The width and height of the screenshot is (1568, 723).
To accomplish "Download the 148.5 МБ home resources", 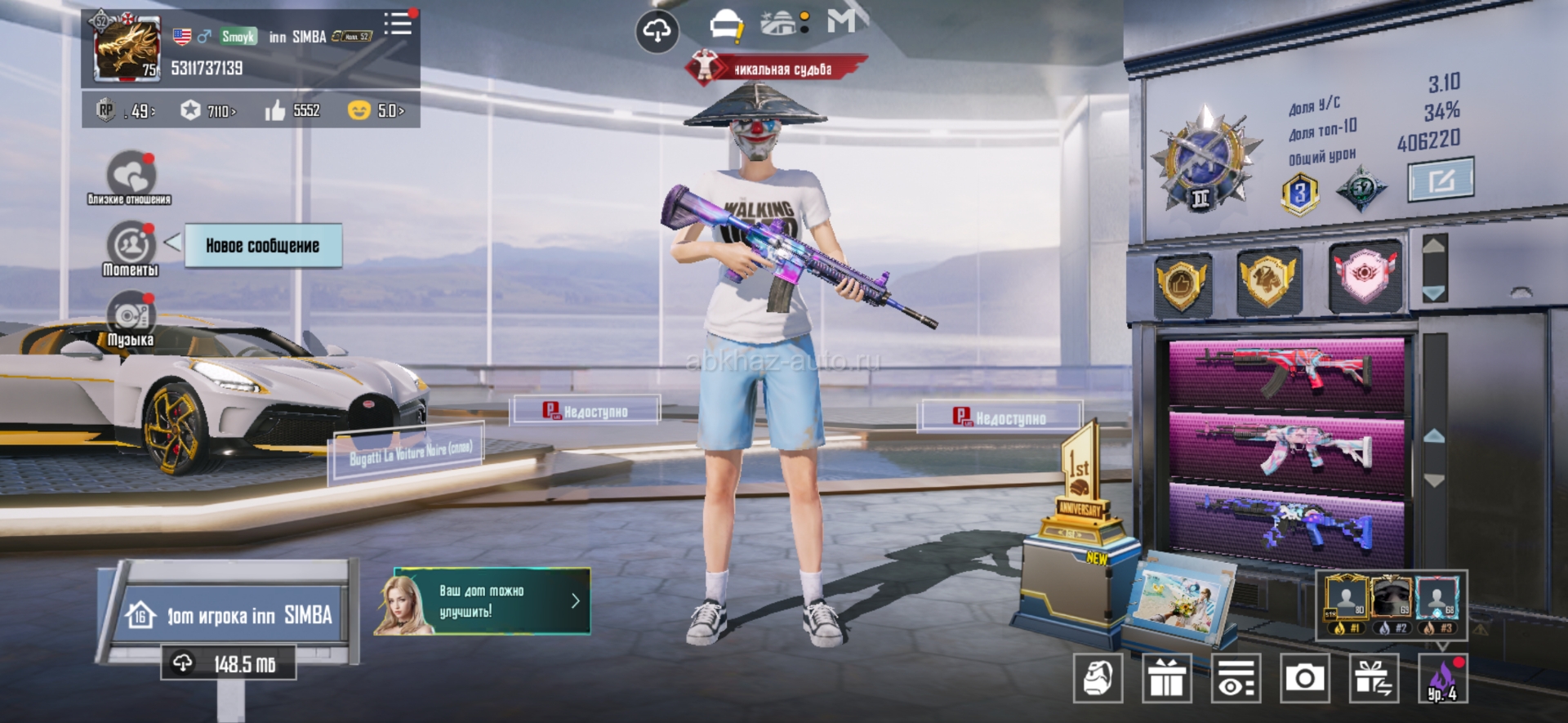I will click(x=229, y=663).
